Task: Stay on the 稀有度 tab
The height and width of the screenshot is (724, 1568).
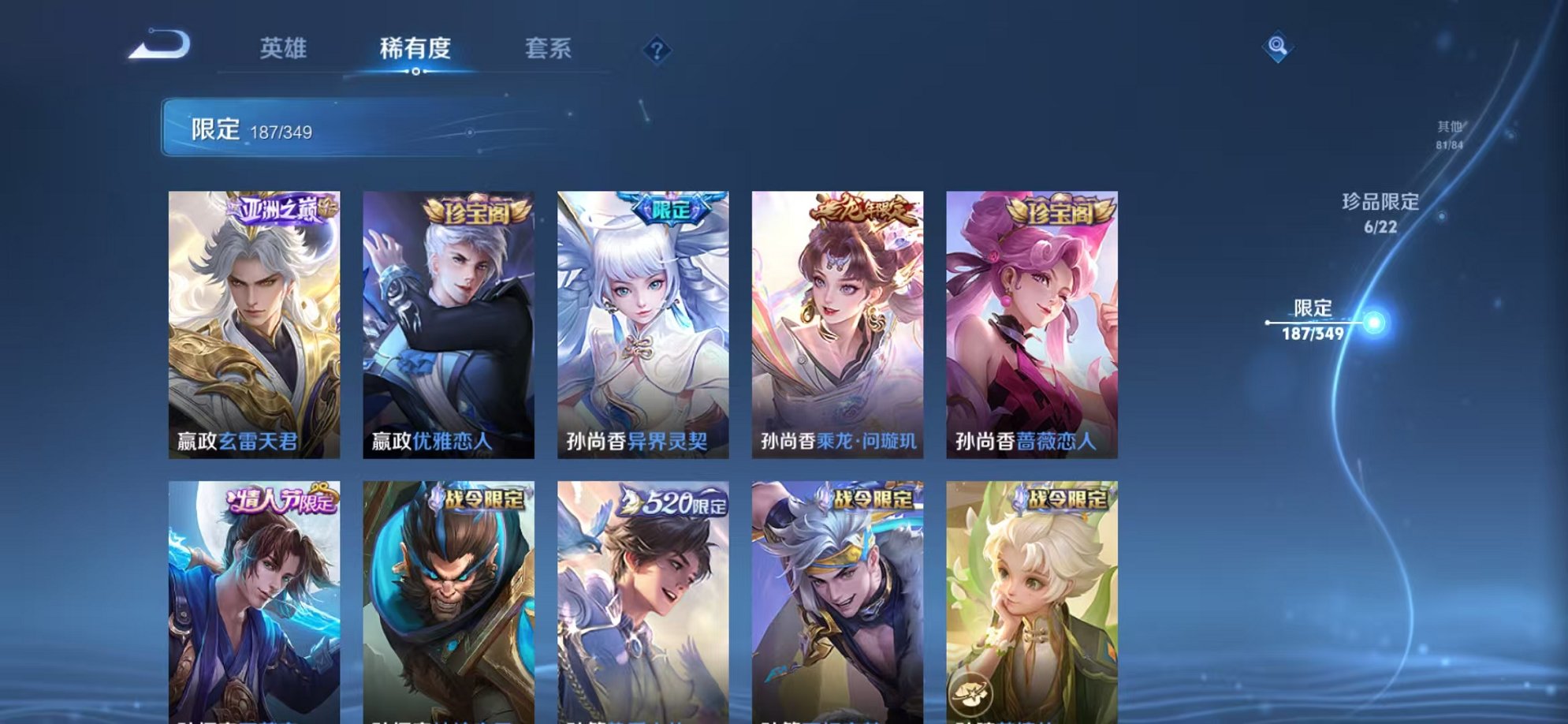Action: [x=416, y=49]
